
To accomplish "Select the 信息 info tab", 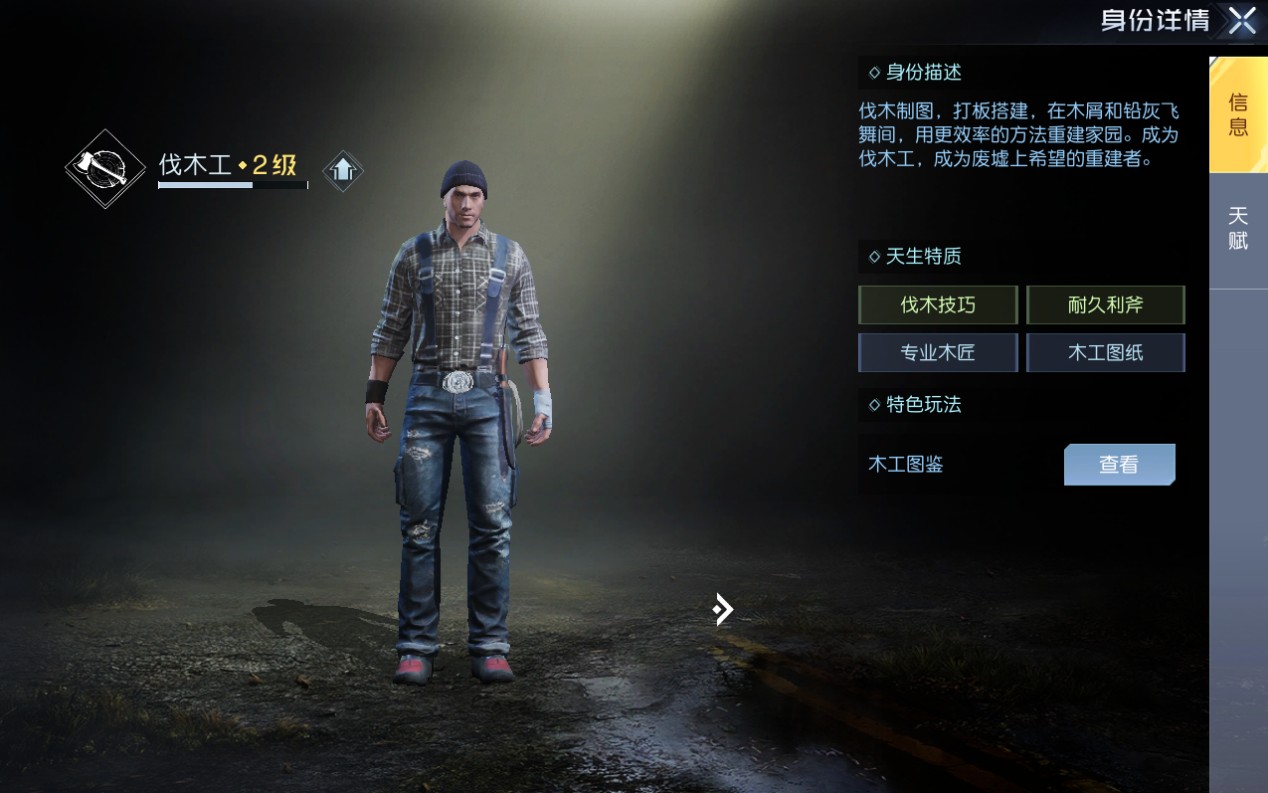I will [1238, 115].
